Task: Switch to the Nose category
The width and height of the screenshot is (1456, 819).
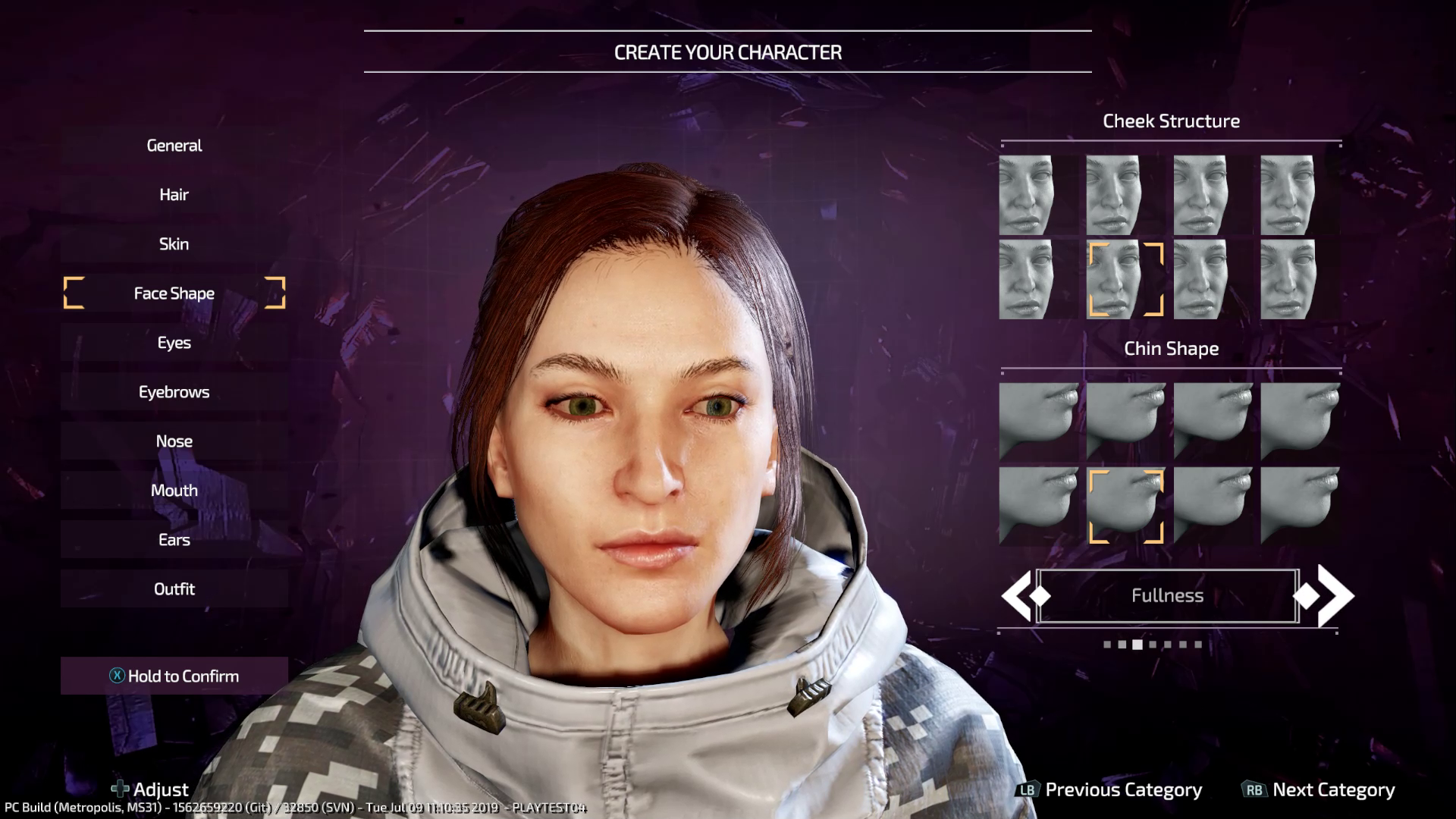Action: pos(174,441)
